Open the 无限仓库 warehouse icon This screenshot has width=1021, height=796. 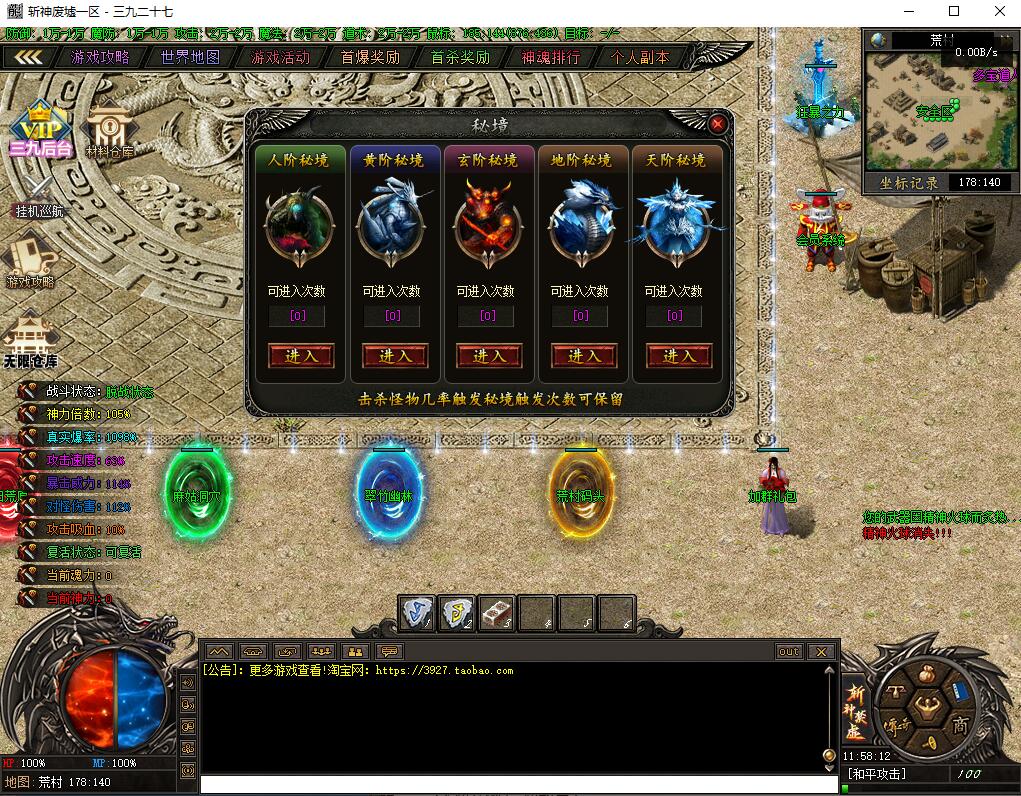30,340
